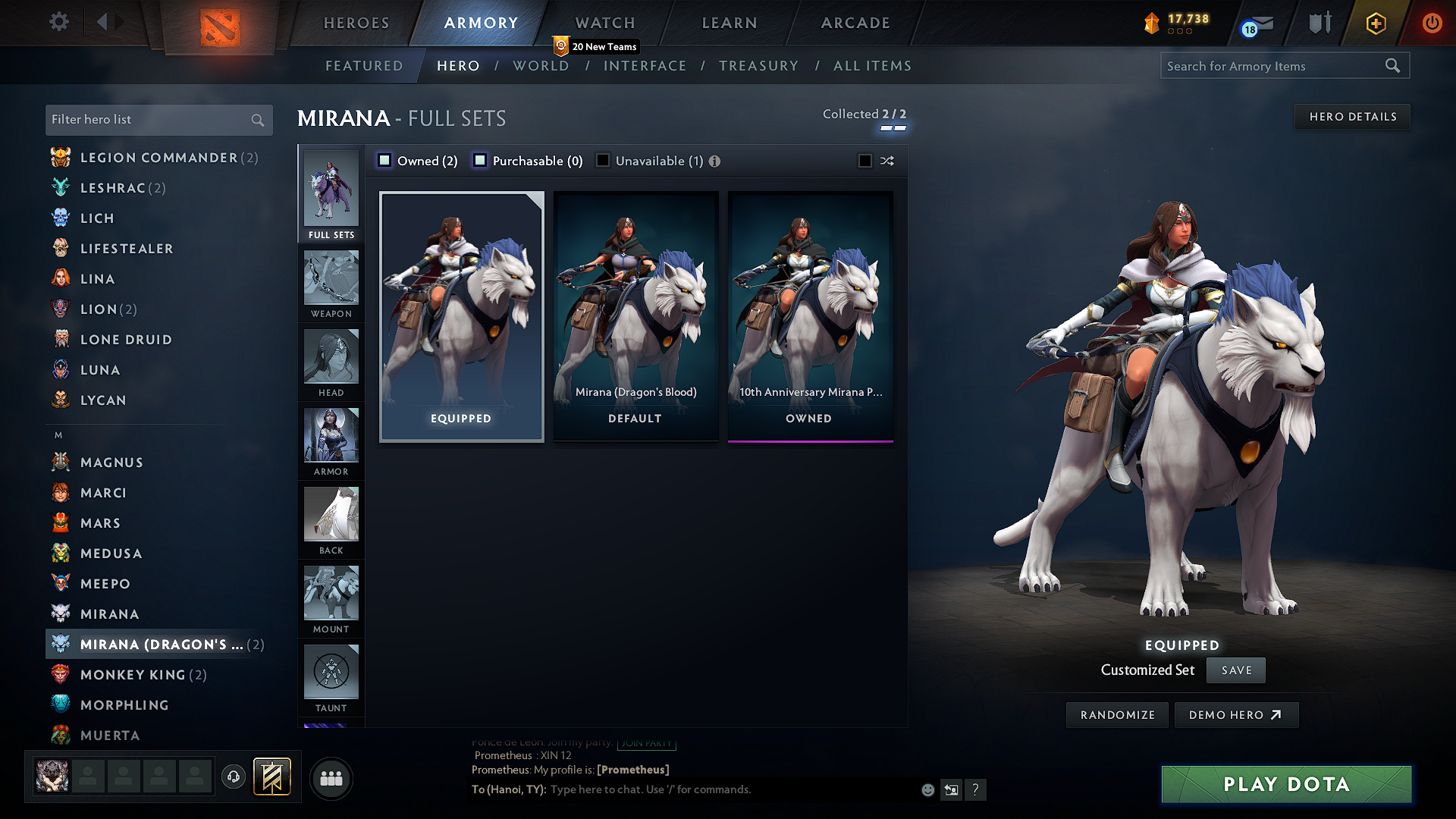Toggle the Owned (2) filter checkbox
1456x819 pixels.
pyautogui.click(x=384, y=160)
